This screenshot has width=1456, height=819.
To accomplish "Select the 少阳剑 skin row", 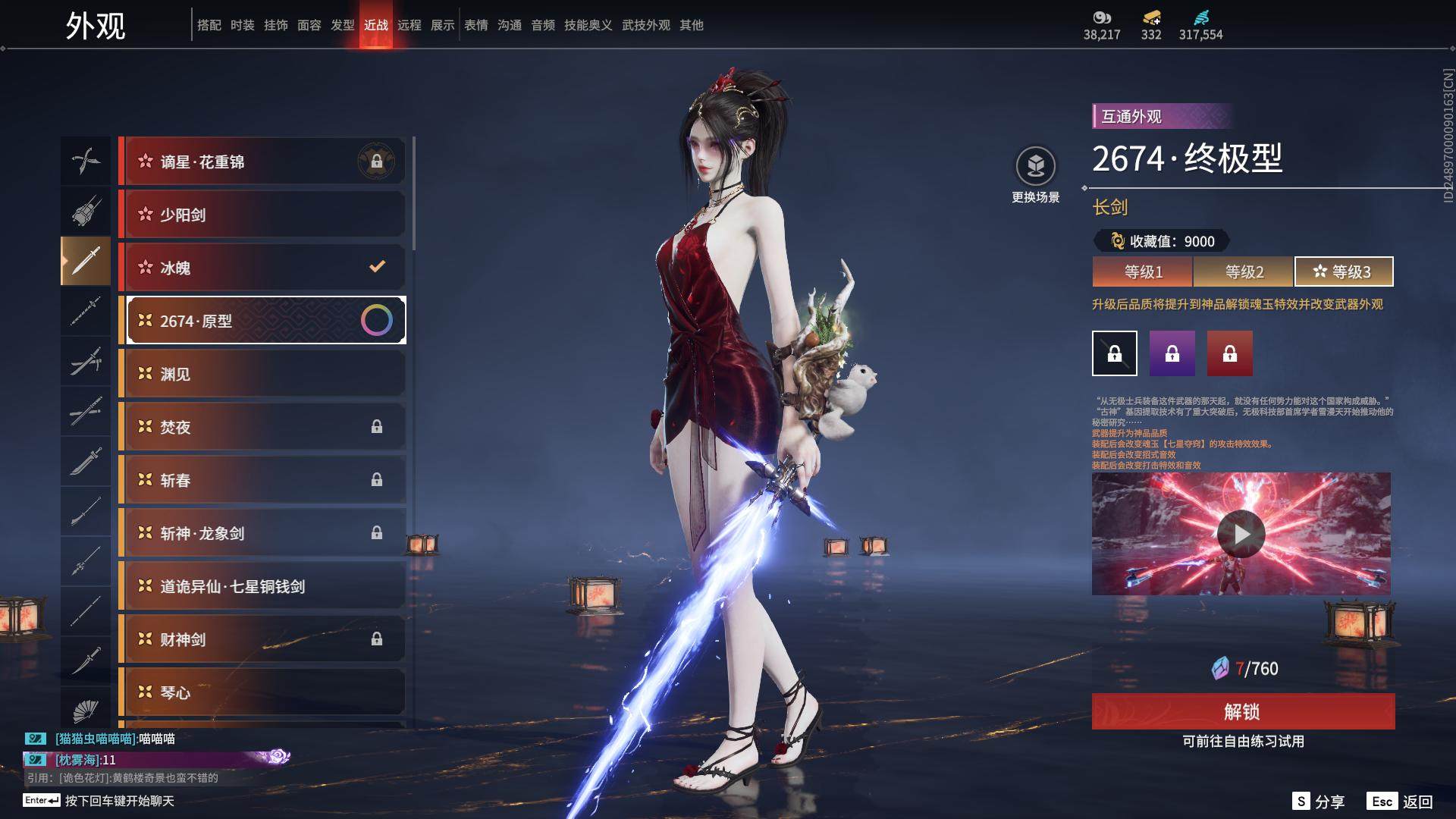I will coord(262,215).
